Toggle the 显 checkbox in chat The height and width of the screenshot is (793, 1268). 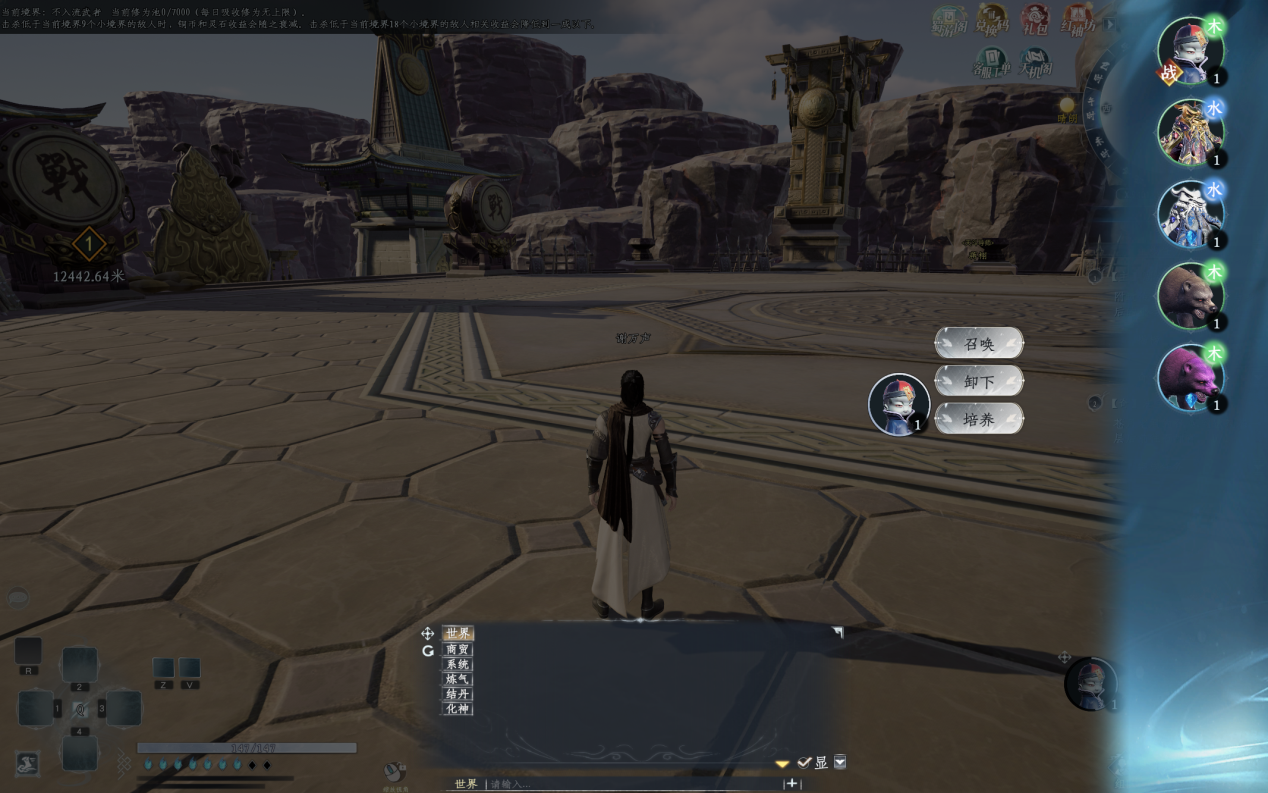[805, 762]
